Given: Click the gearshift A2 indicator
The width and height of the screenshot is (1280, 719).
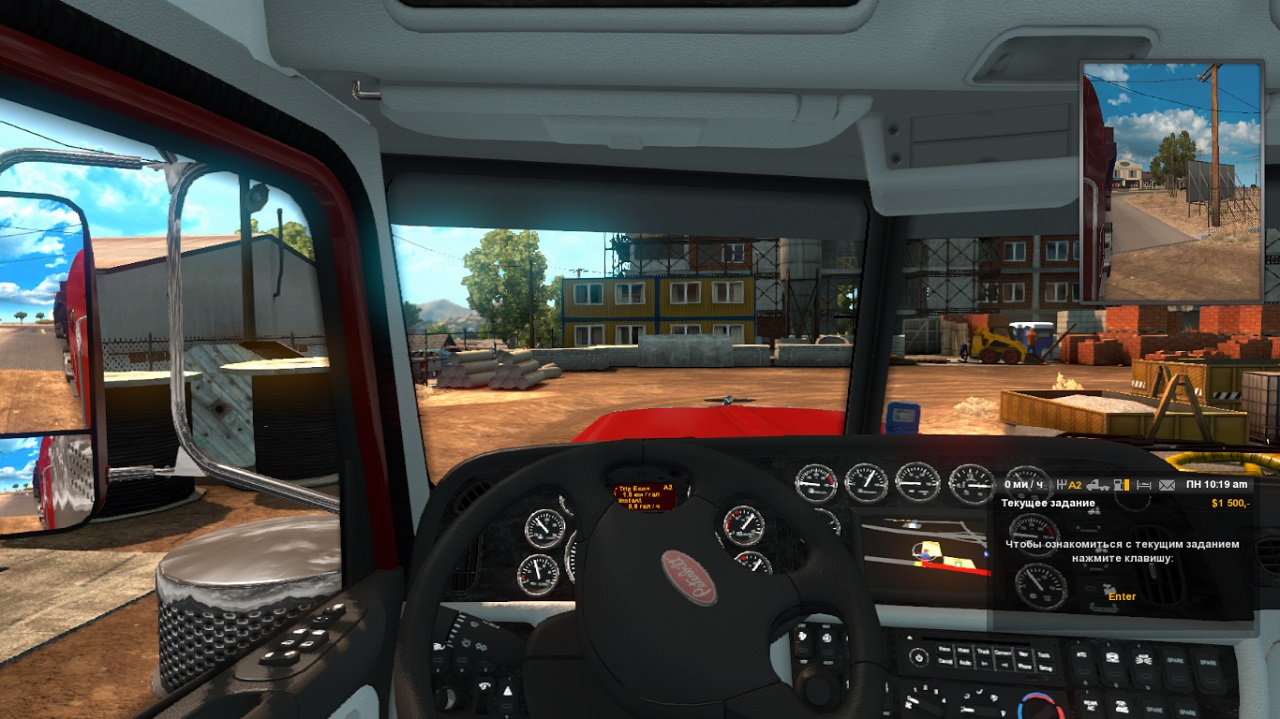Looking at the screenshot, I should click(x=1070, y=485).
